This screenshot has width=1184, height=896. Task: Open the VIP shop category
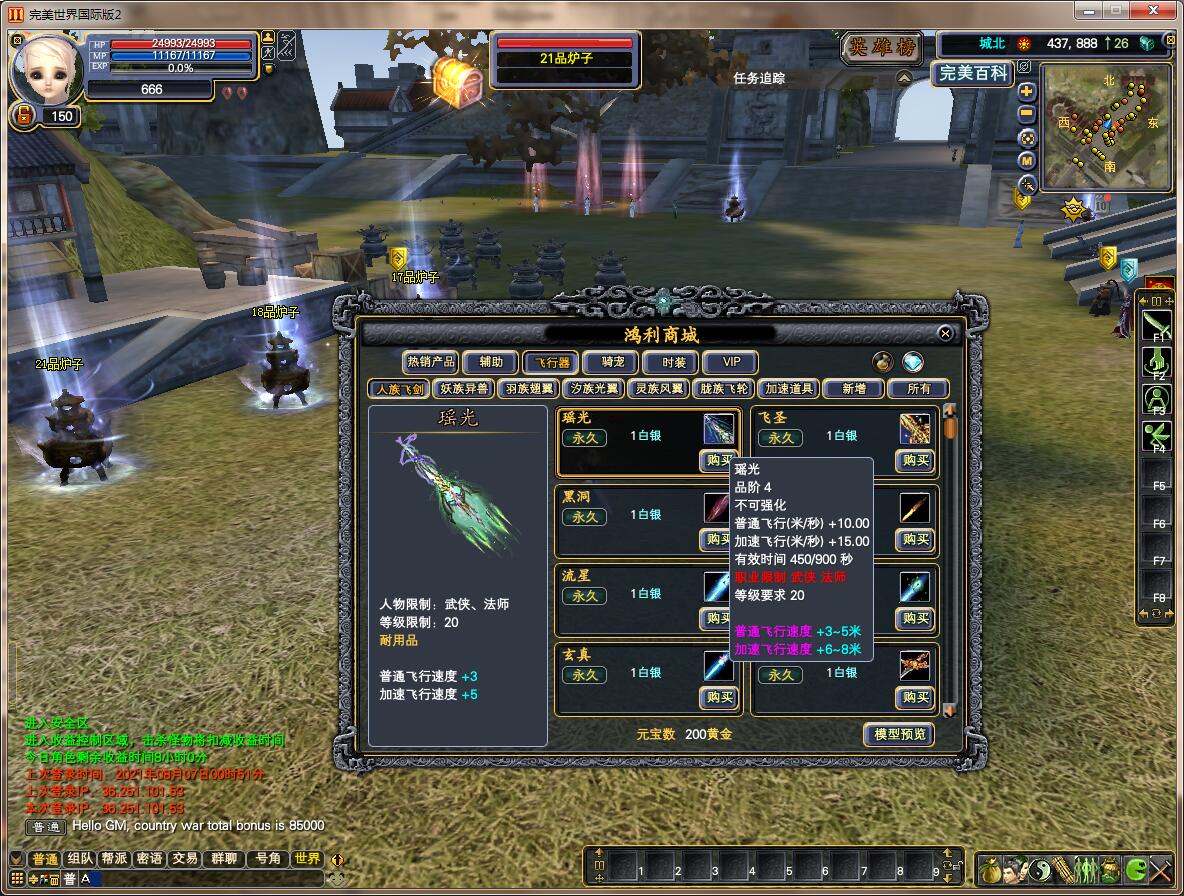pos(730,362)
